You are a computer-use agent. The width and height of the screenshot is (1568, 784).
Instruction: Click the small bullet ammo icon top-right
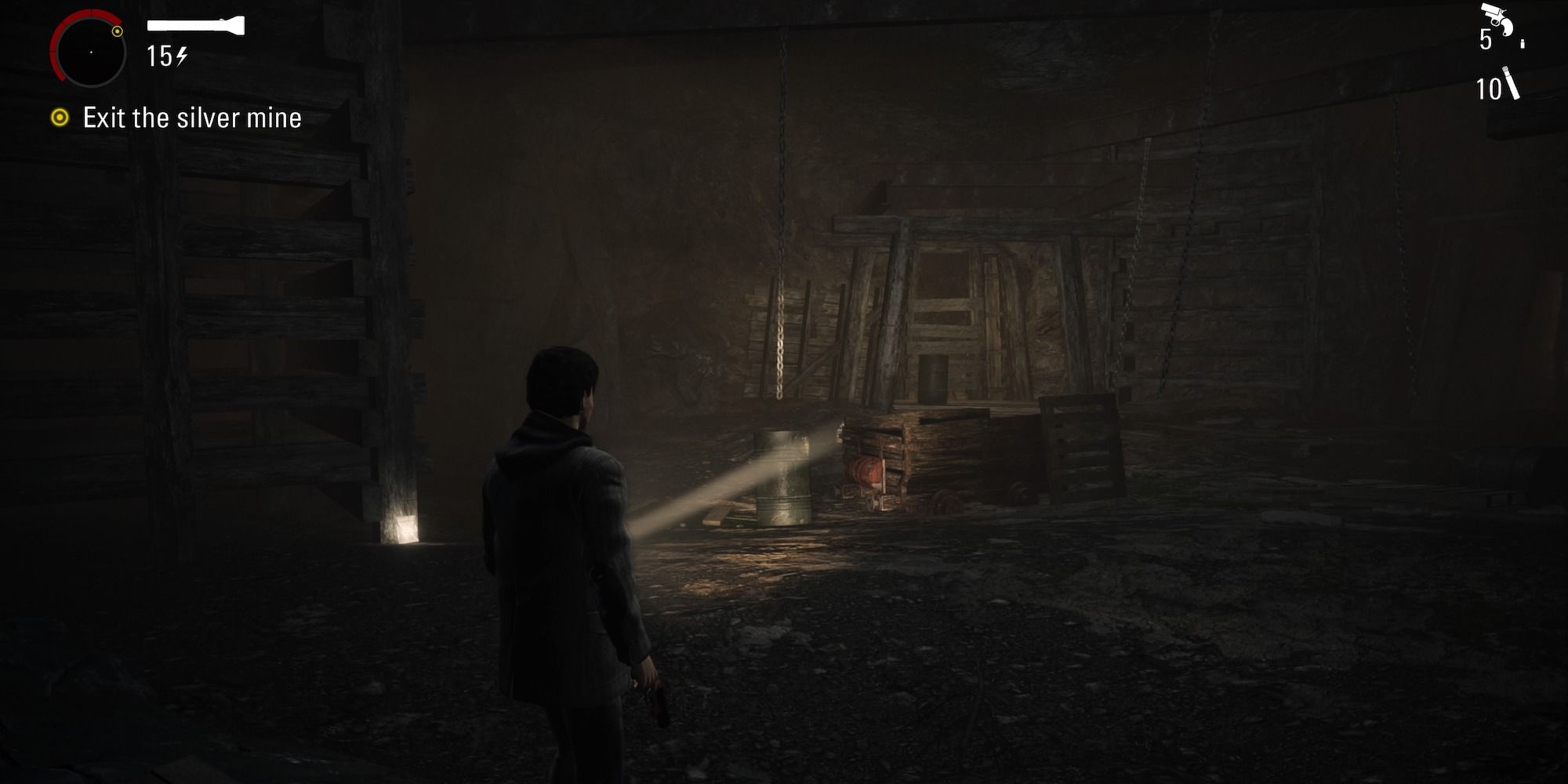tap(1523, 44)
